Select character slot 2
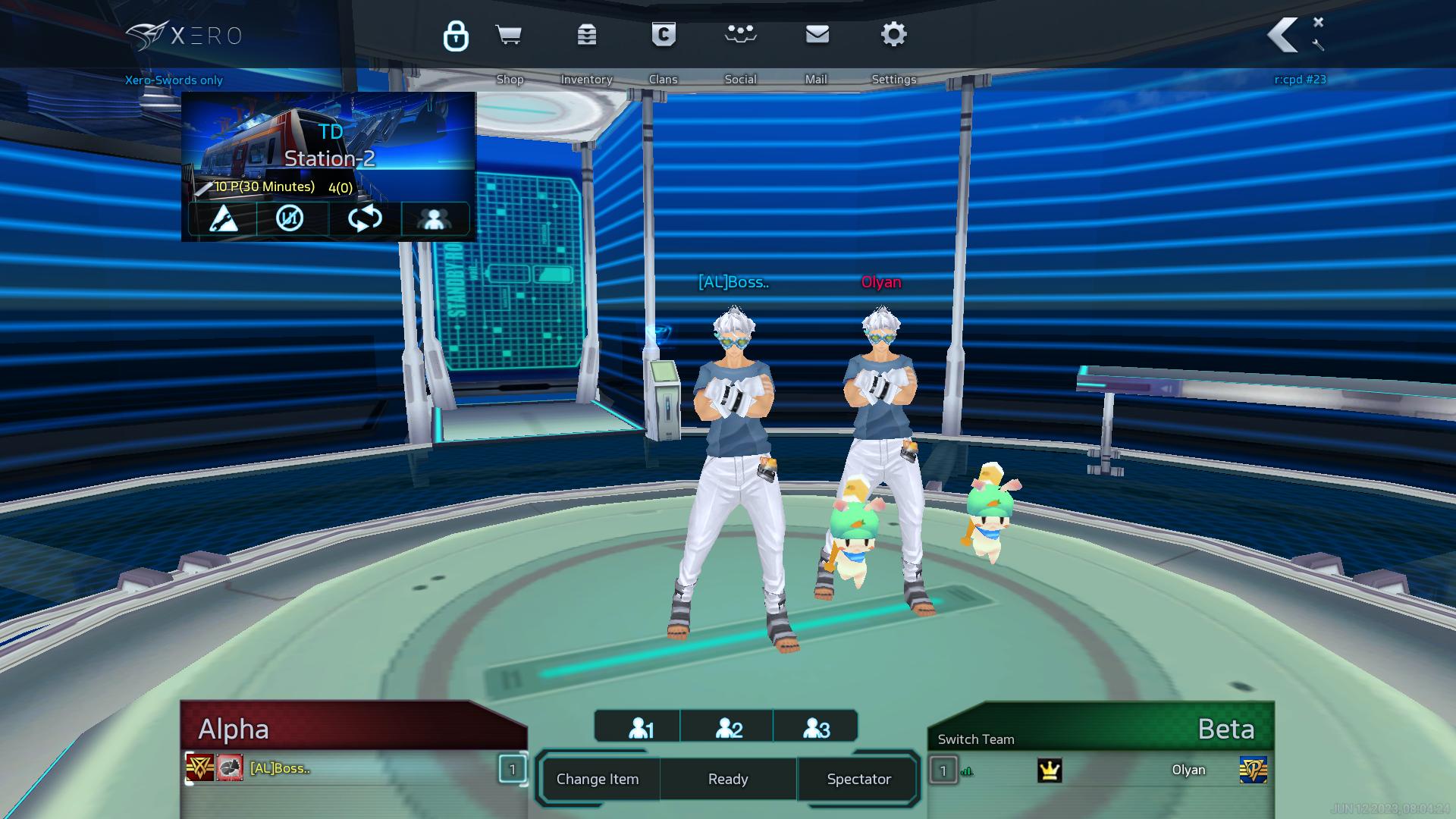The height and width of the screenshot is (819, 1456). click(x=728, y=728)
